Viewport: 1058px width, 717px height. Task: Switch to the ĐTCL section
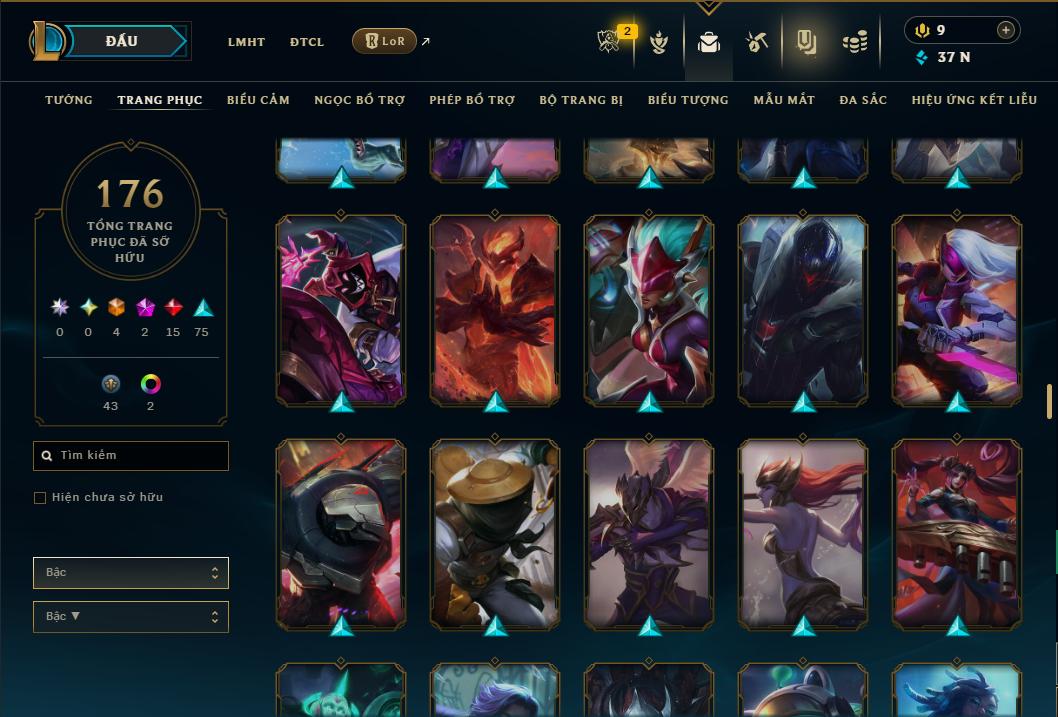pos(307,42)
